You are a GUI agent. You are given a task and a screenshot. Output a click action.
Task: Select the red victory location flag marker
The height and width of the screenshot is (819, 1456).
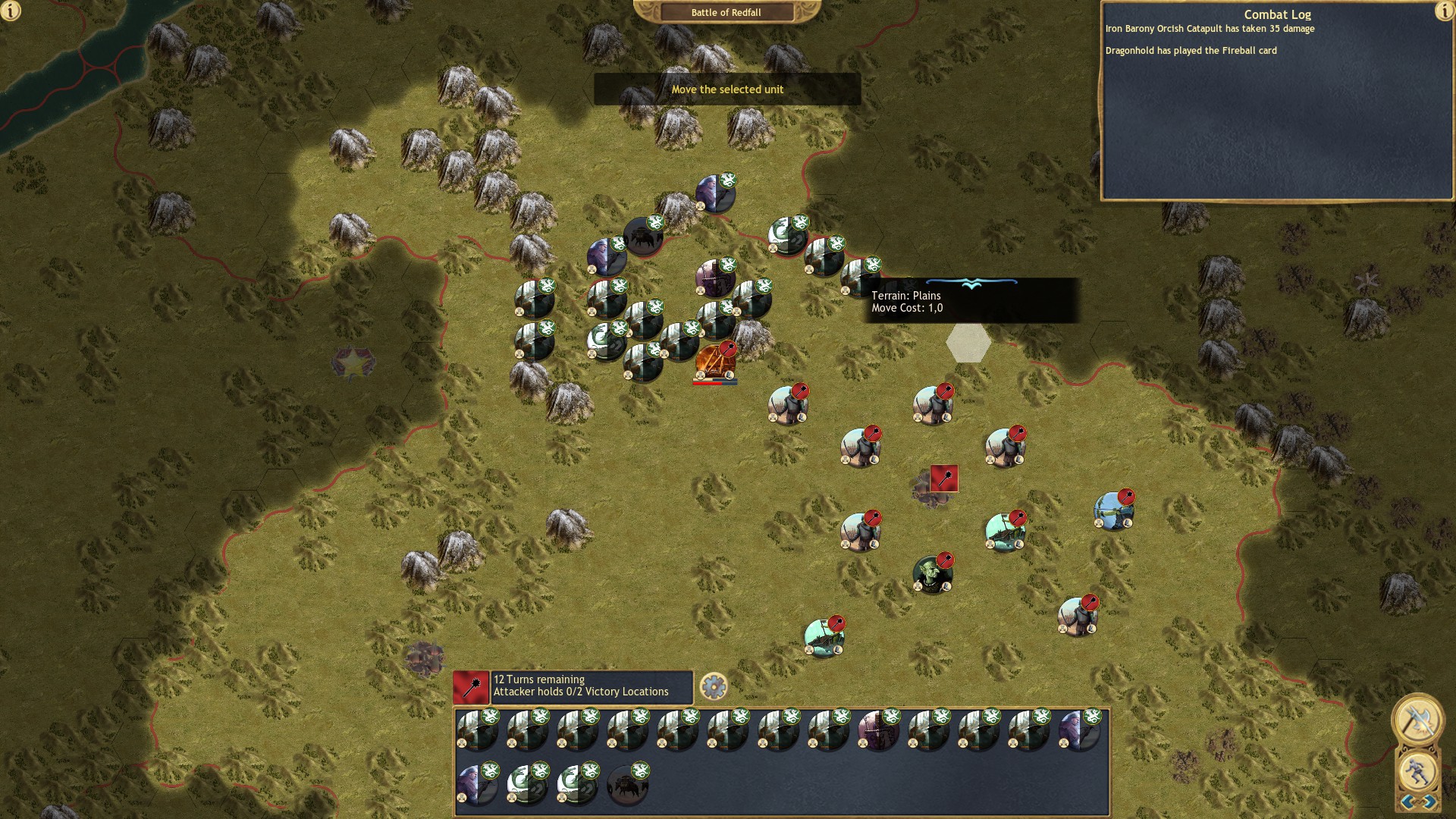pos(943,479)
